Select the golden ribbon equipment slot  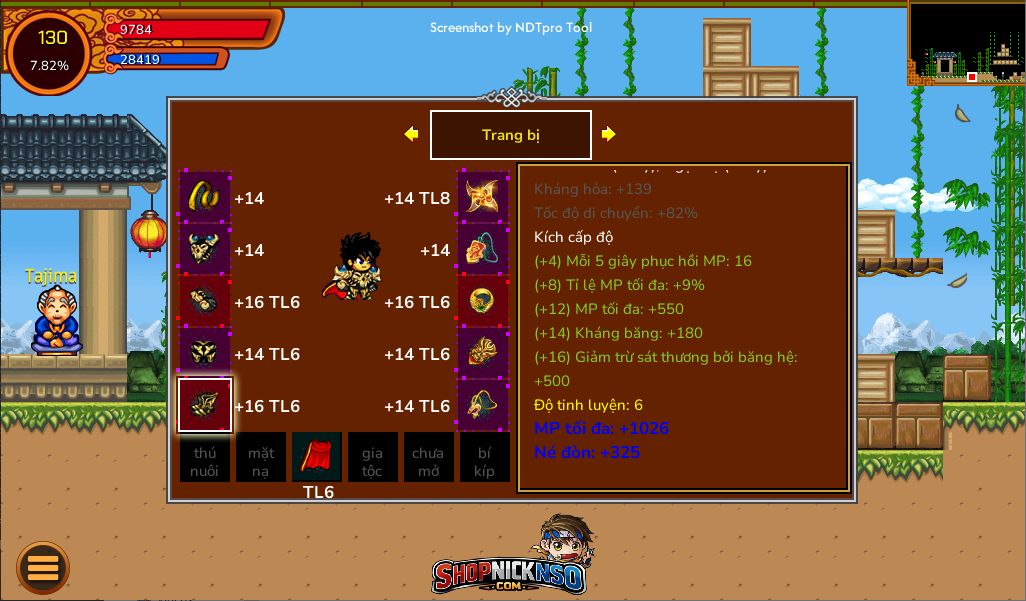(x=205, y=197)
